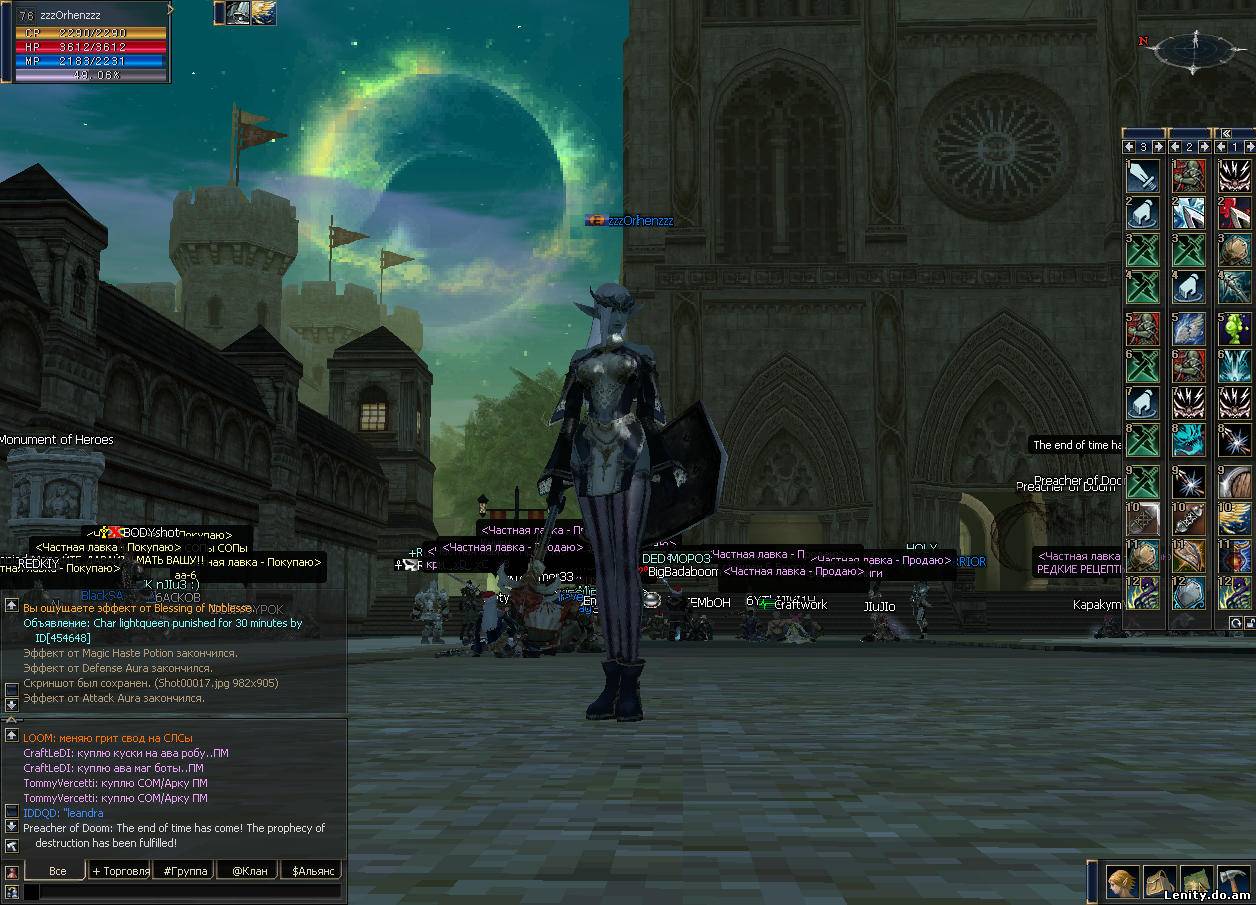Screen dimensions: 1256x905
Task: Open the hammer system menu icon
Action: pyautogui.click(x=1234, y=883)
